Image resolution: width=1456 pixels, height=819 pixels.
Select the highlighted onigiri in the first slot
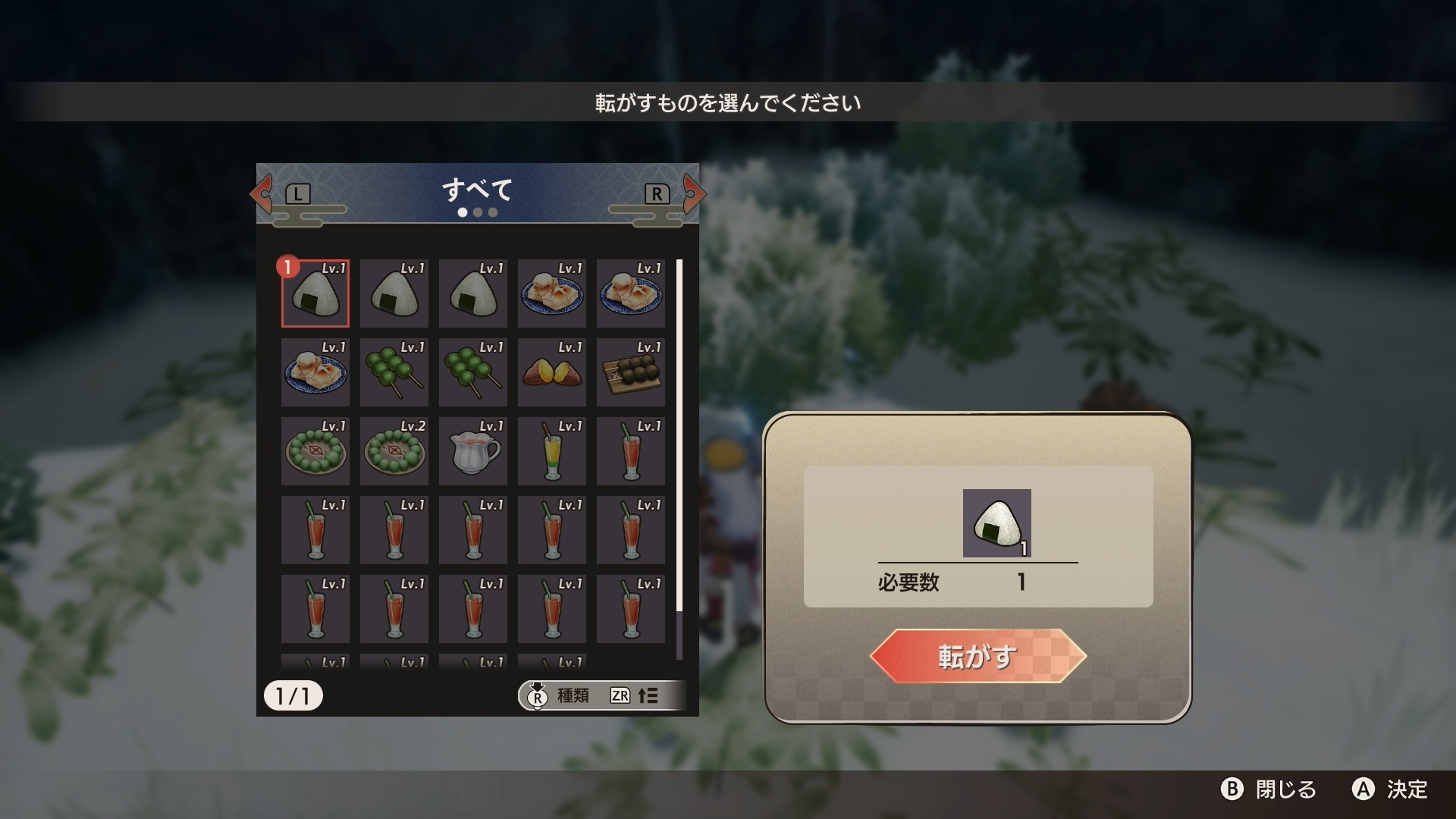click(x=315, y=294)
